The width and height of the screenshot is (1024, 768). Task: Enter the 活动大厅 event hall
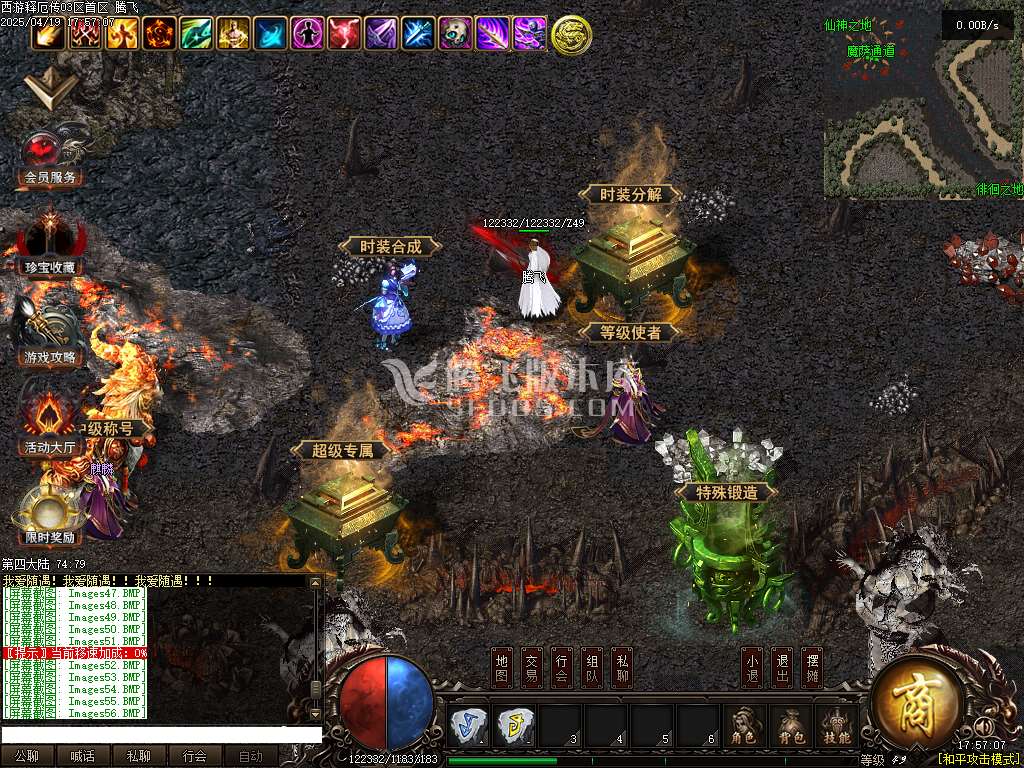[49, 426]
